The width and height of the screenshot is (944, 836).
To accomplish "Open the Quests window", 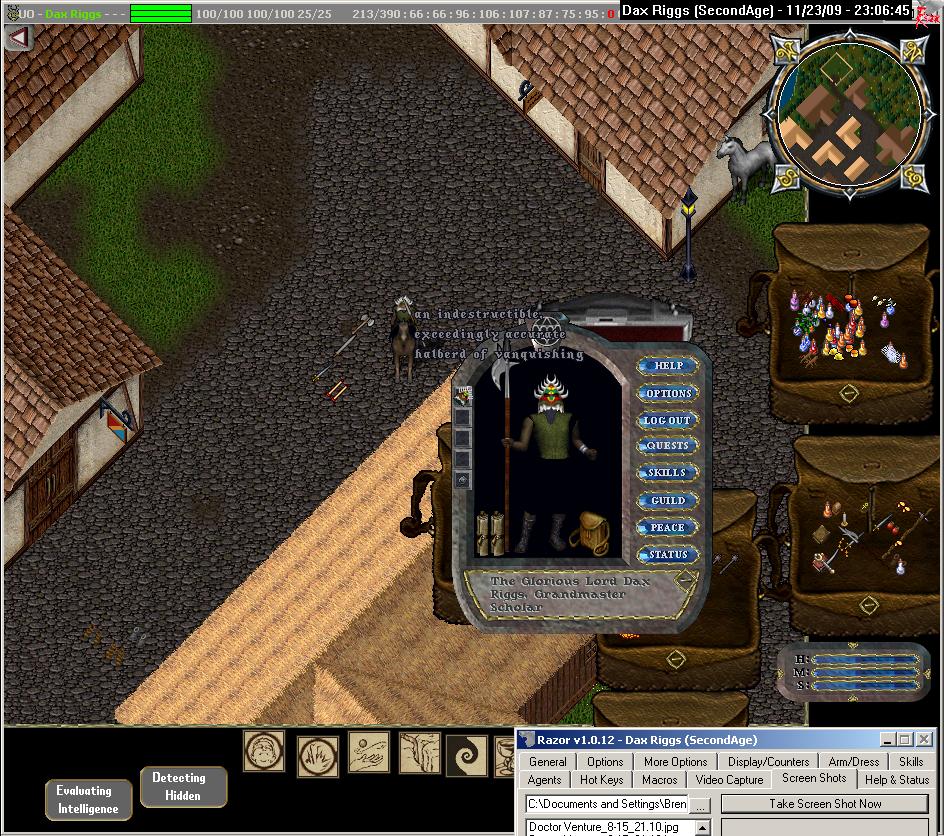I will tap(667, 446).
